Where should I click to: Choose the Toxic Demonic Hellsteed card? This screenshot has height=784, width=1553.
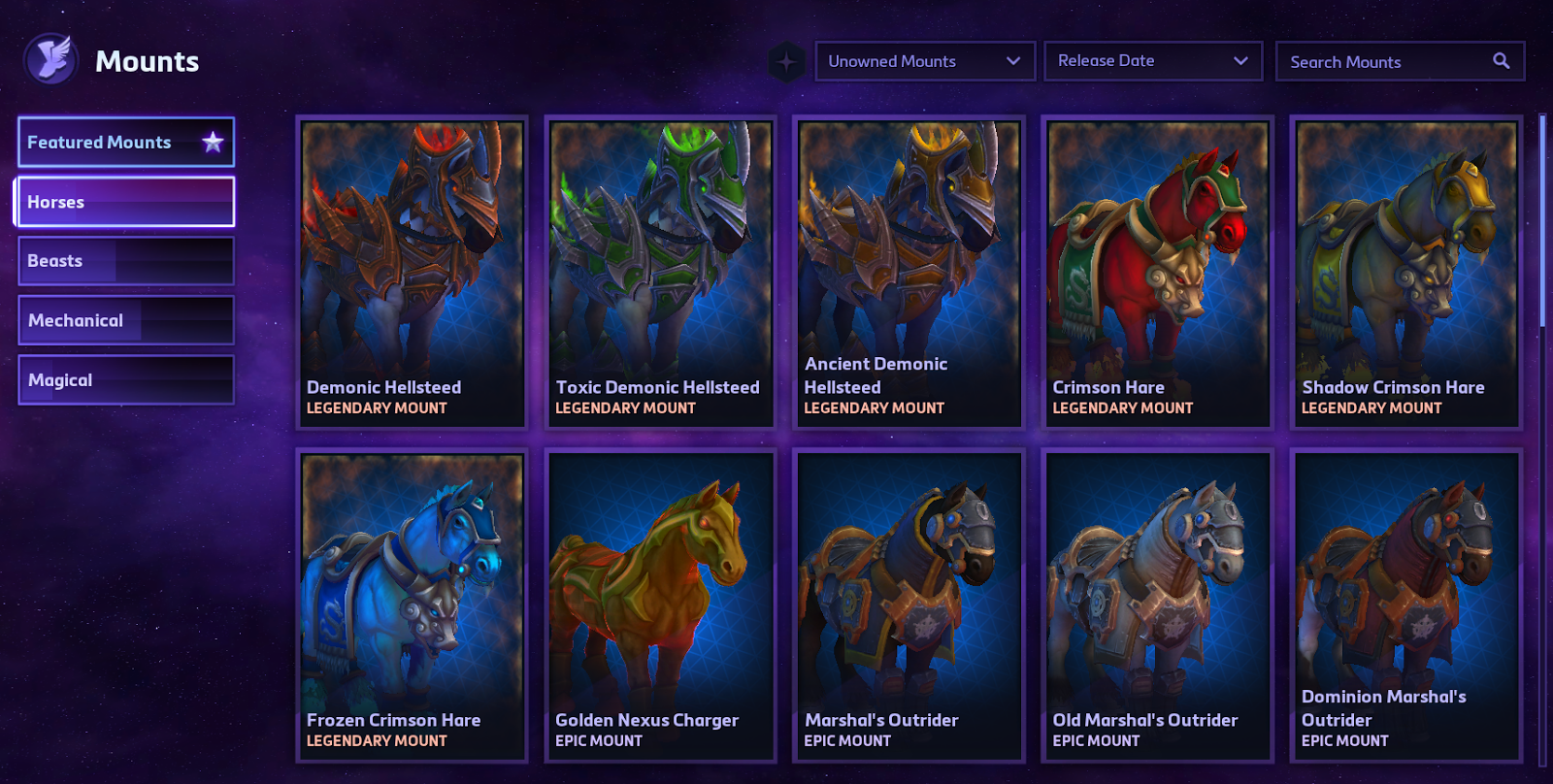(660, 272)
